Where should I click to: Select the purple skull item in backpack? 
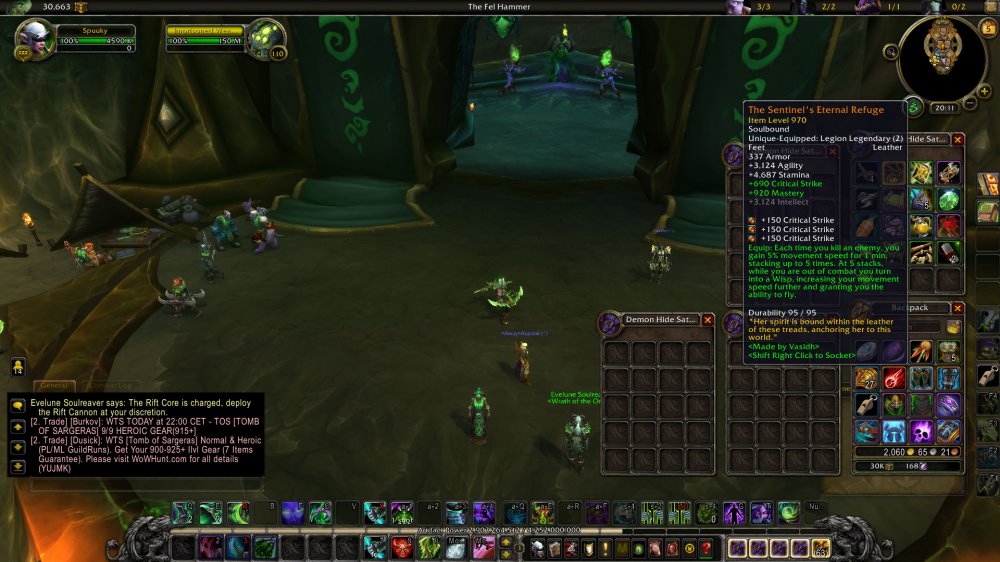(x=921, y=431)
